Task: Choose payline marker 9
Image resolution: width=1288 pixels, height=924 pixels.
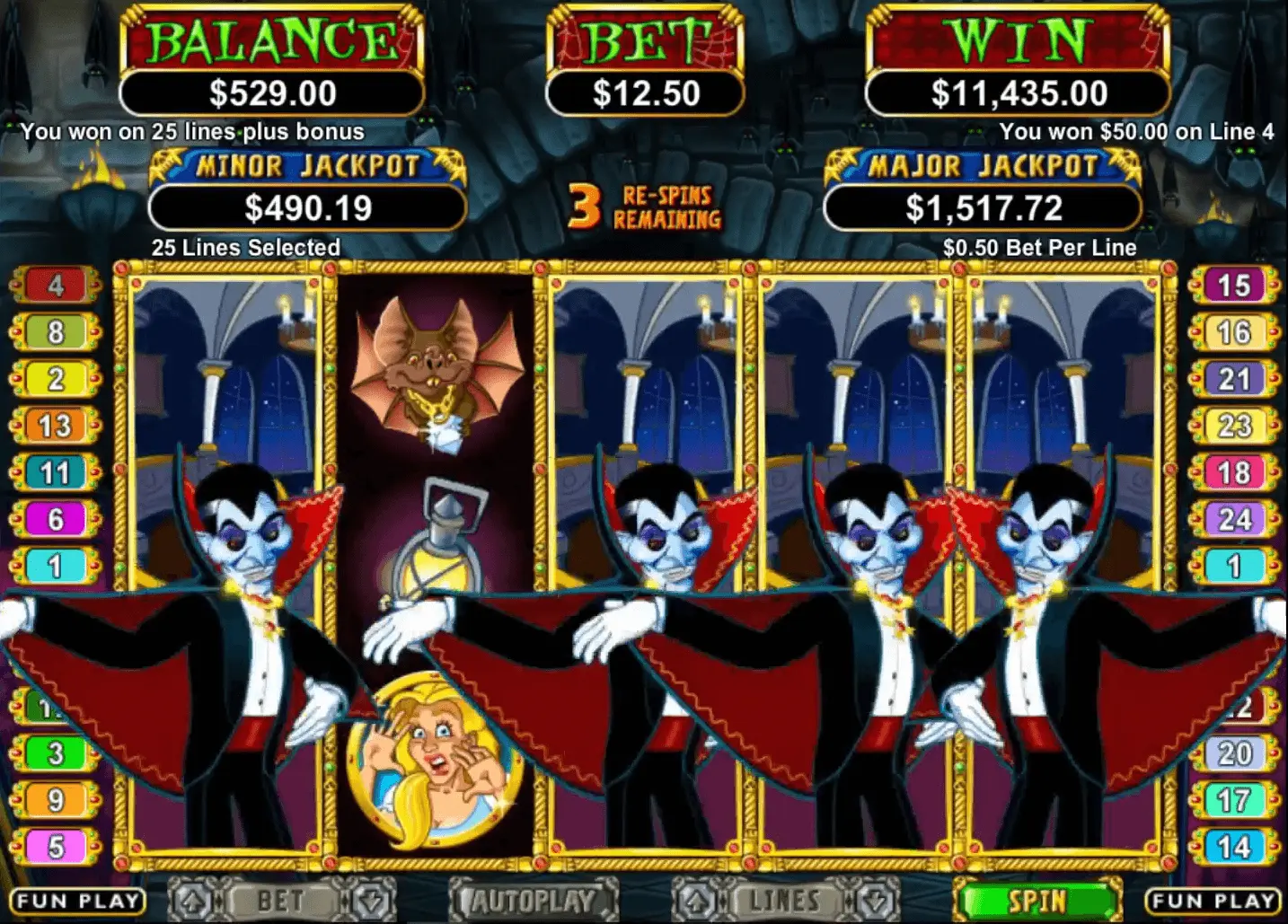Action: click(x=56, y=799)
